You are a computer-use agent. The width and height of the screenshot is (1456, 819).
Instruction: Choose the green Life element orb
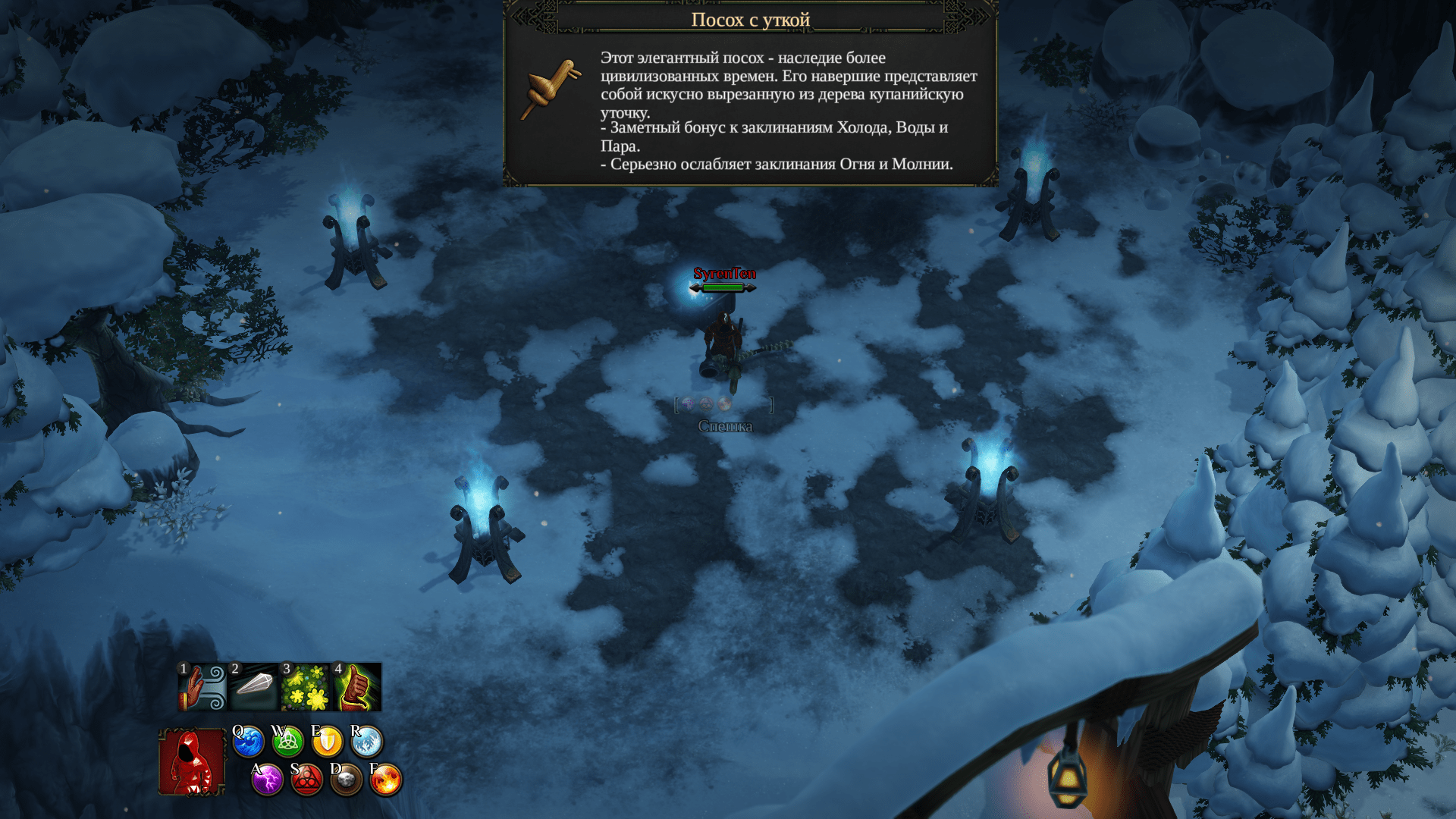(287, 742)
